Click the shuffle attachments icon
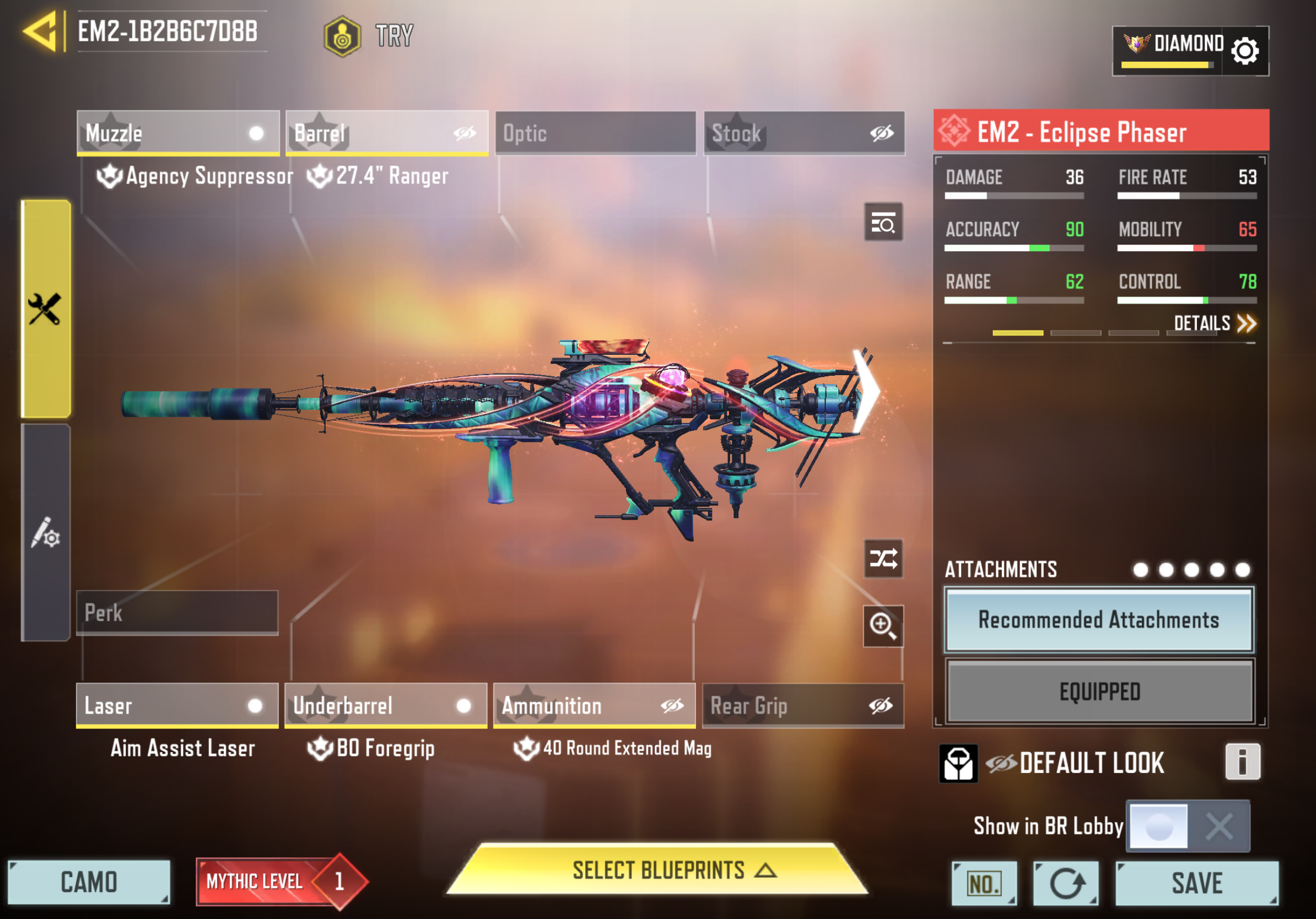This screenshot has height=919, width=1316. pos(883,559)
